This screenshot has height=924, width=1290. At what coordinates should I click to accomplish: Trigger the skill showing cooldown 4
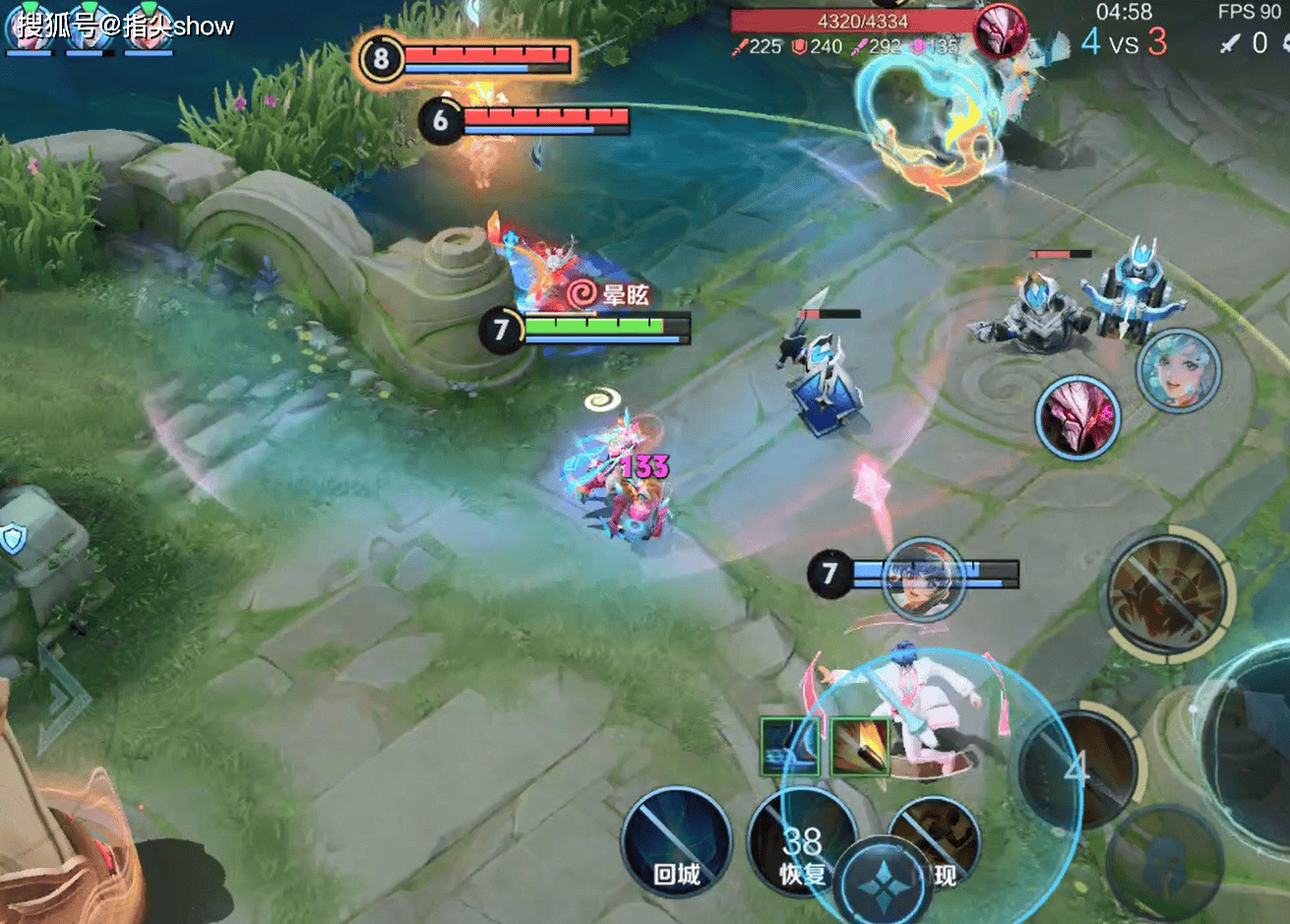tap(1076, 766)
